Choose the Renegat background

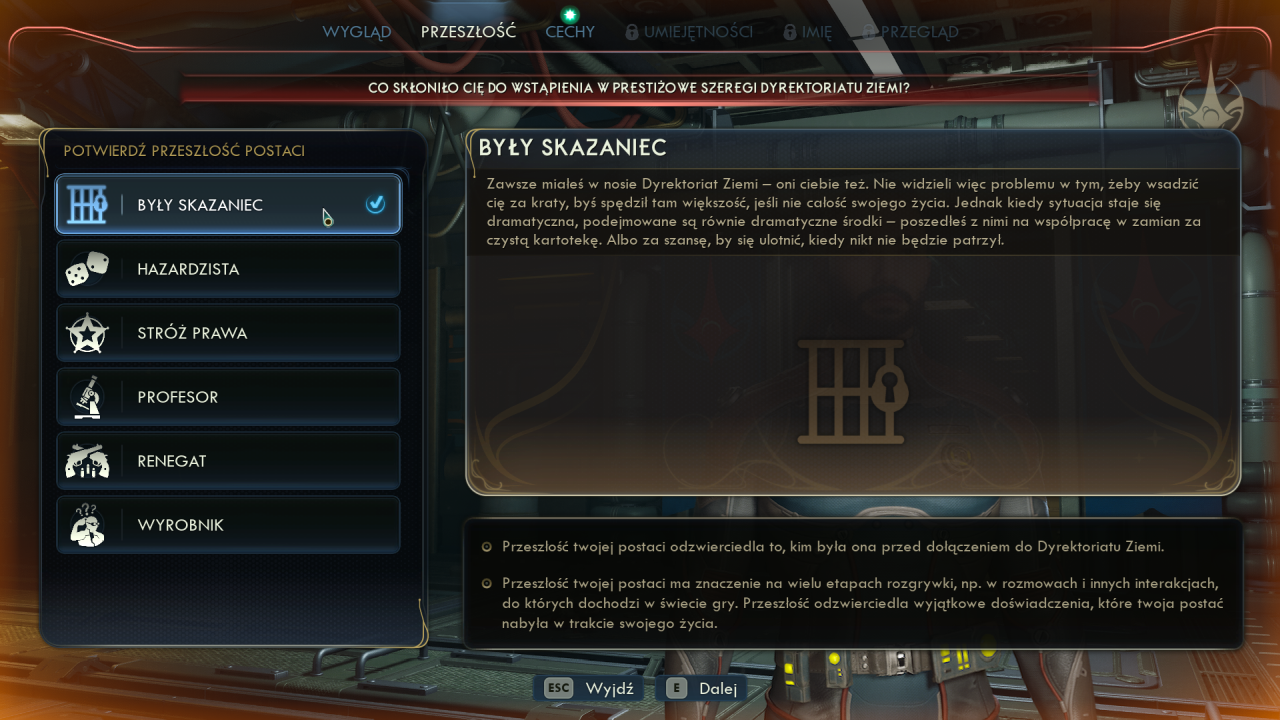point(228,461)
